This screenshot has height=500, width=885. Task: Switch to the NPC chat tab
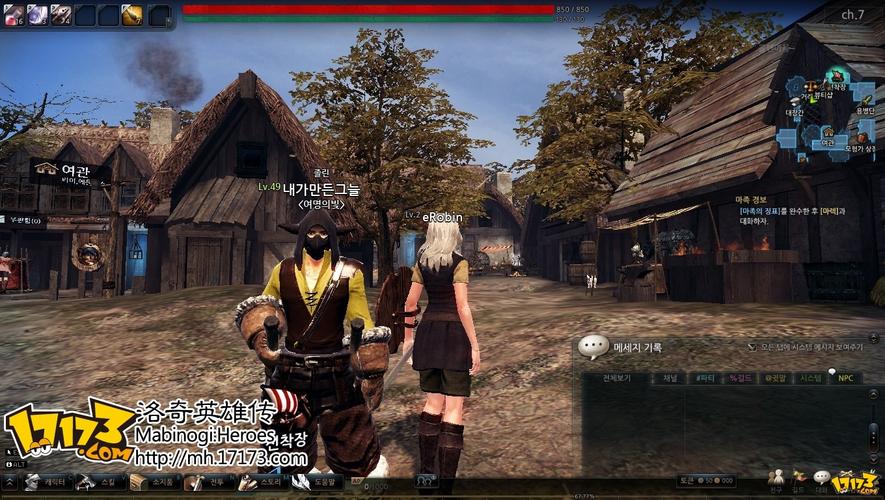coord(846,378)
